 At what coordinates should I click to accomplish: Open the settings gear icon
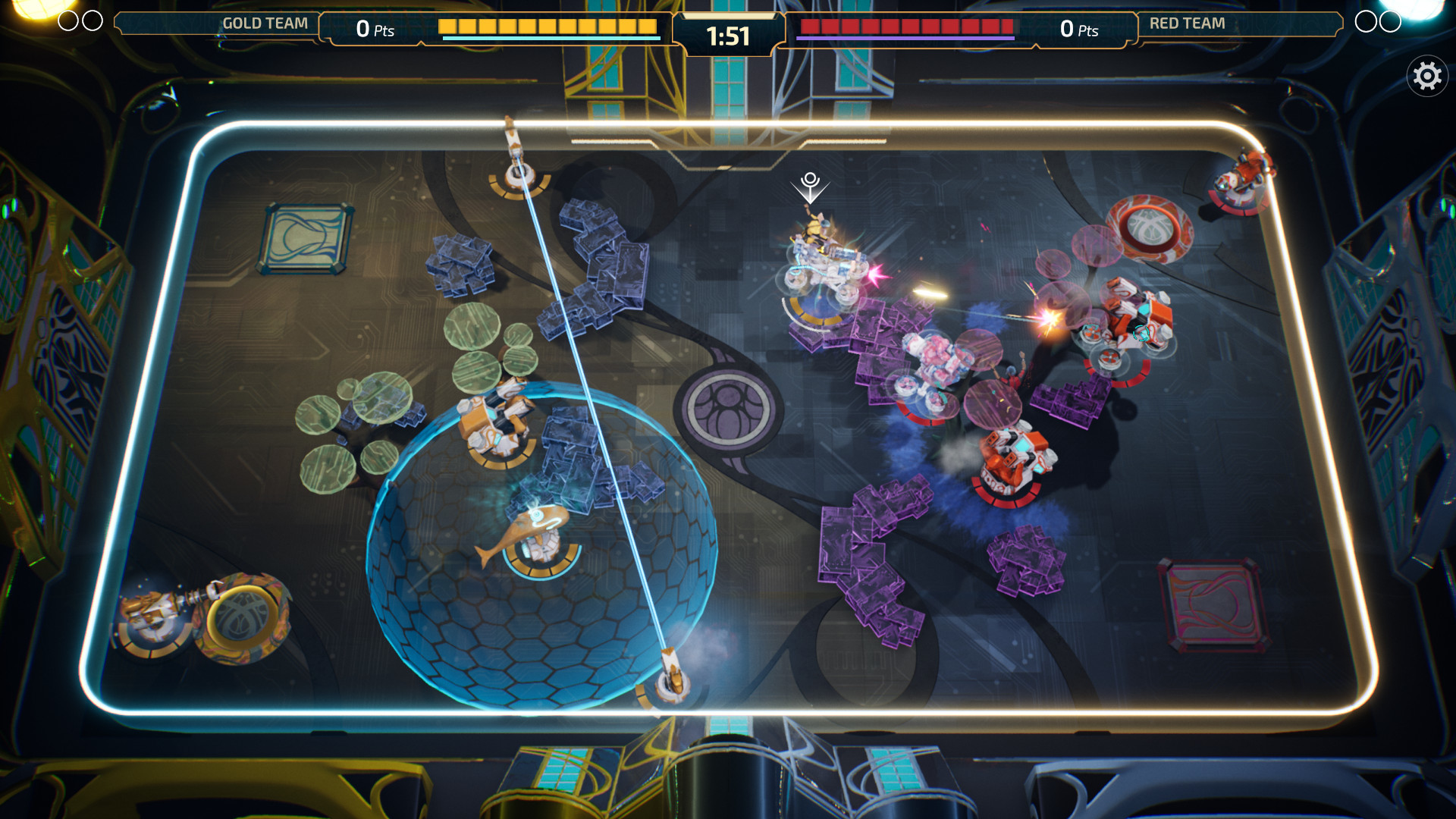pos(1426,74)
